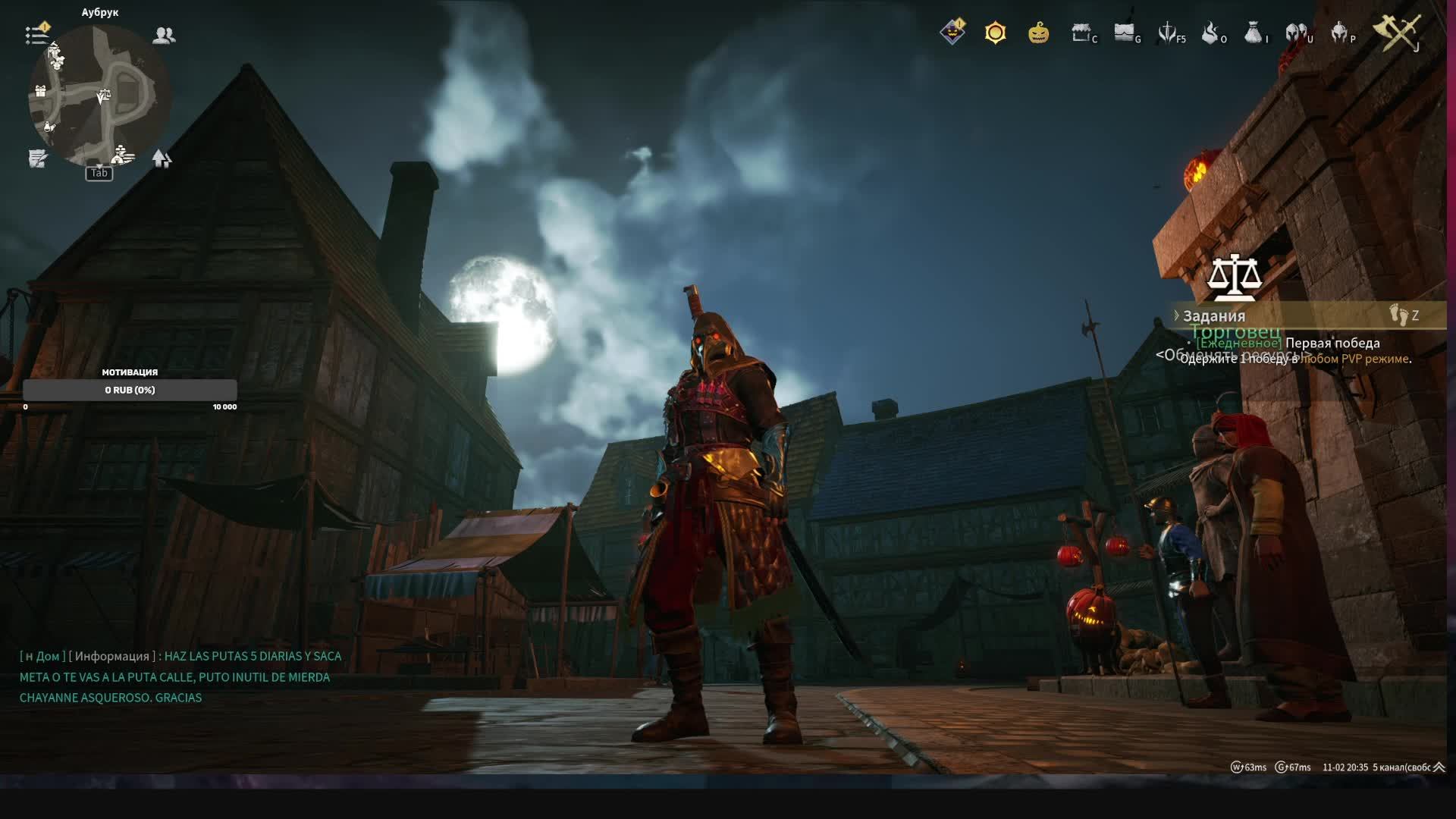This screenshot has width=1456, height=819.
Task: Click the МОТИВАЦИЯ progress bar
Action: (130, 390)
